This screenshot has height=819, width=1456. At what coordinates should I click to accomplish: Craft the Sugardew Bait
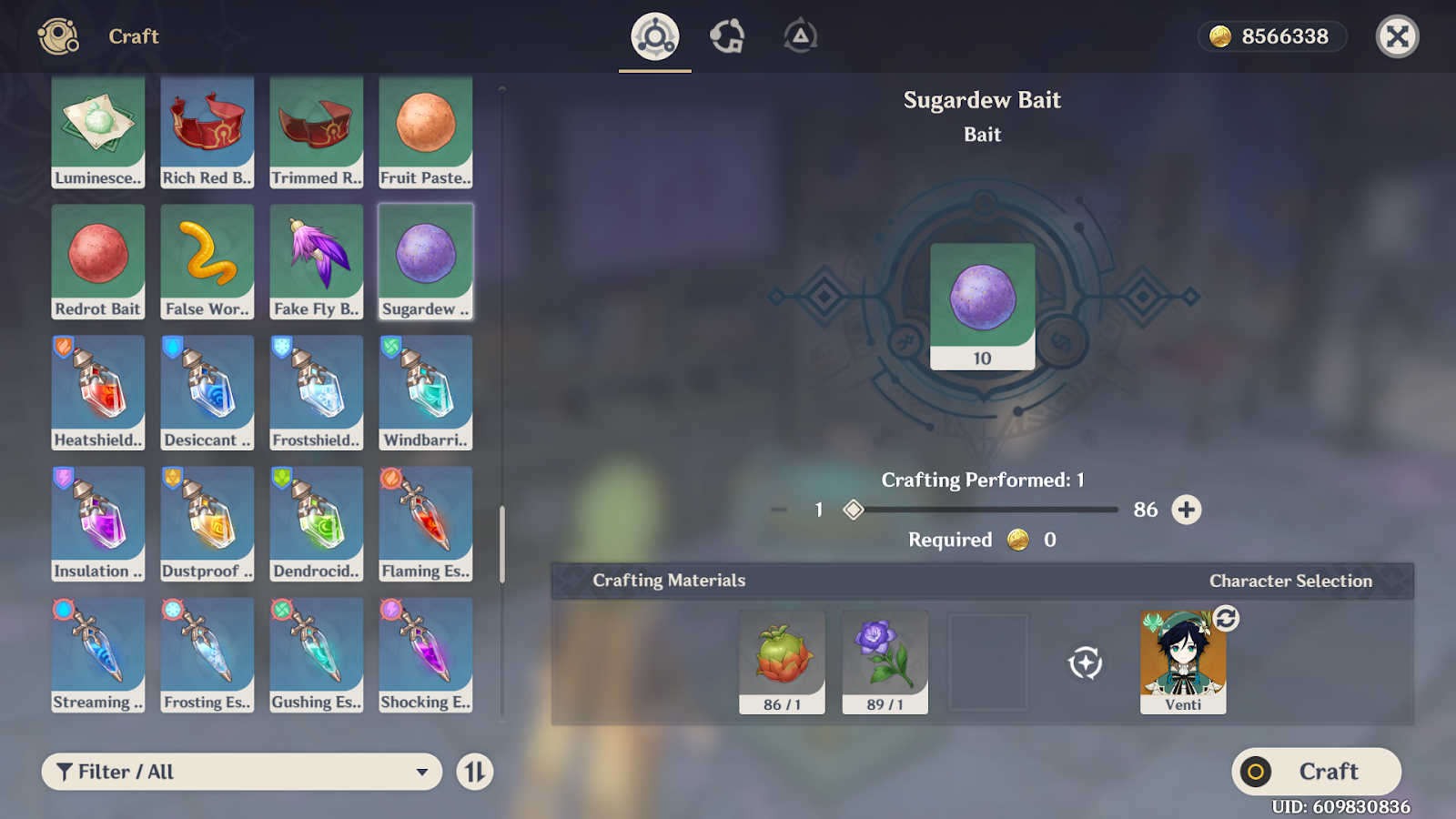tap(1316, 772)
